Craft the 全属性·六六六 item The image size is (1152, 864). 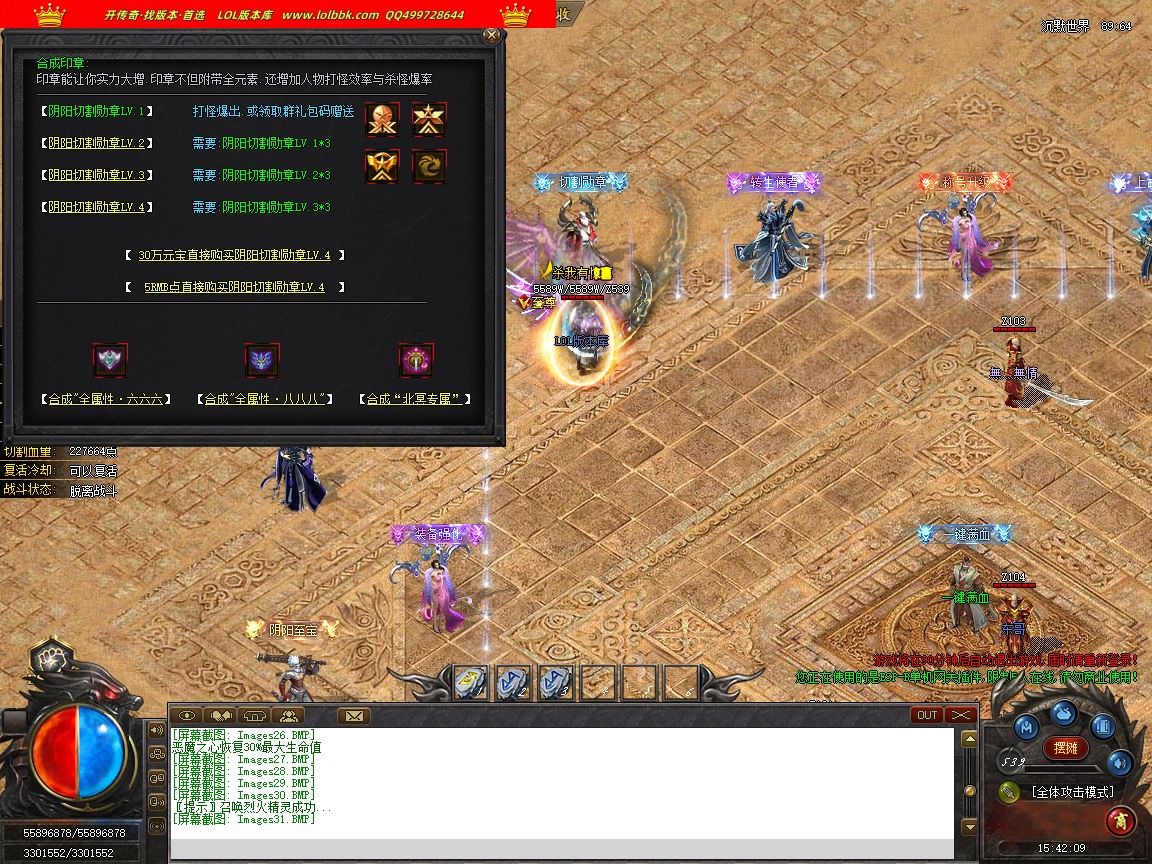pyautogui.click(x=110, y=399)
